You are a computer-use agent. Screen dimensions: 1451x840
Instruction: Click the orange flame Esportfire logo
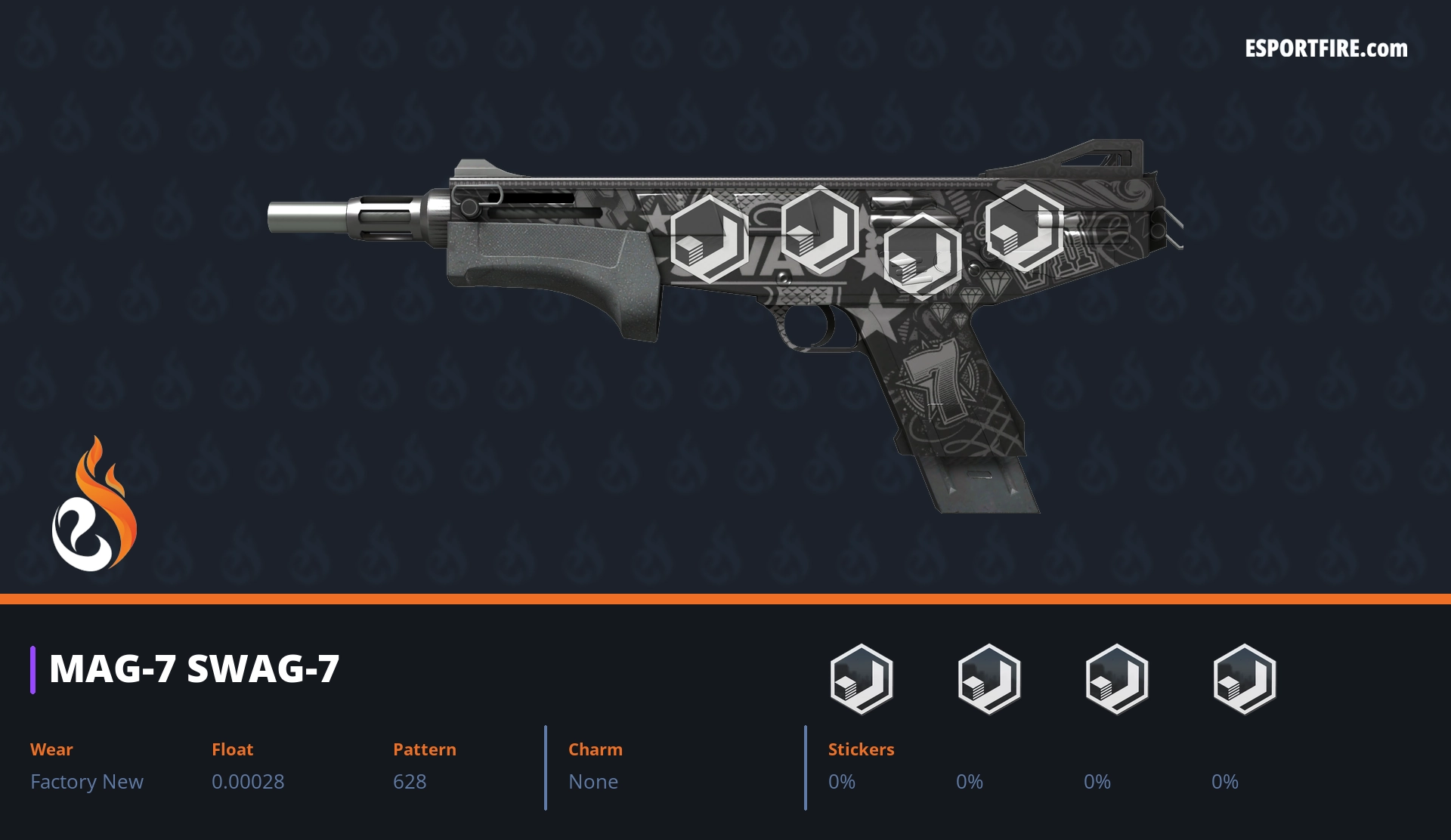pyautogui.click(x=94, y=505)
